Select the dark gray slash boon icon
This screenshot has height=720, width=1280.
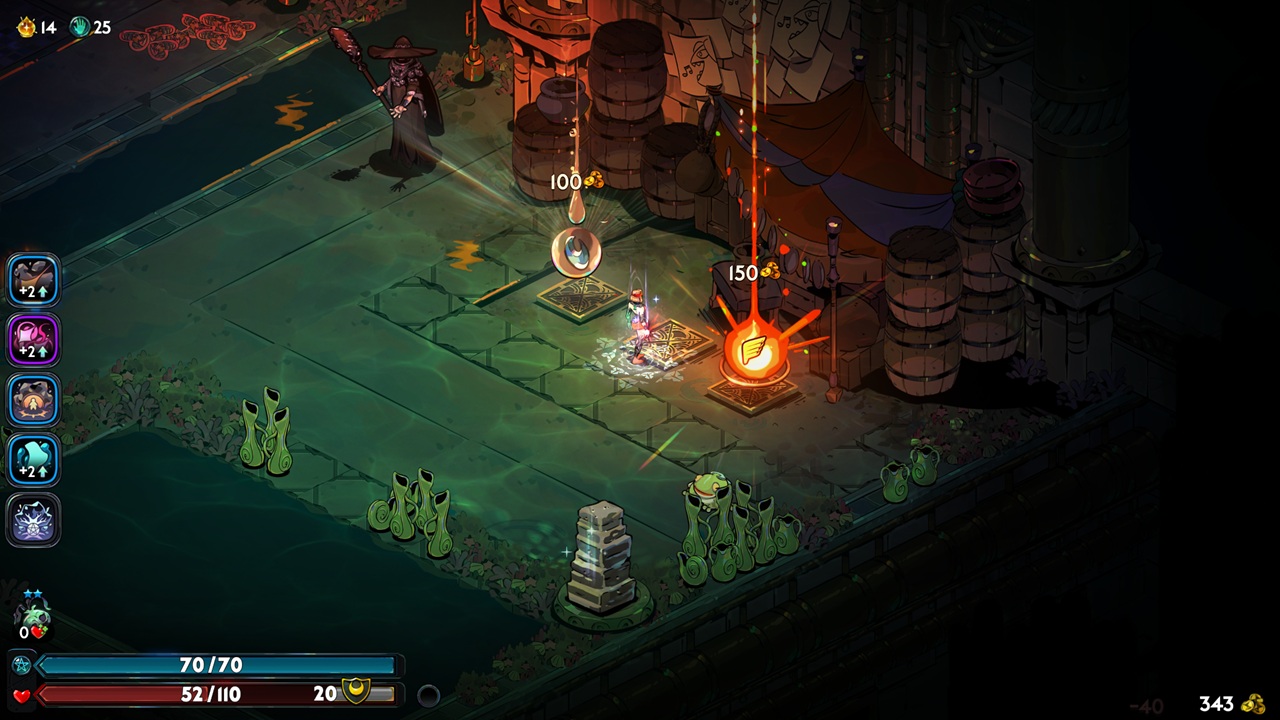click(34, 280)
